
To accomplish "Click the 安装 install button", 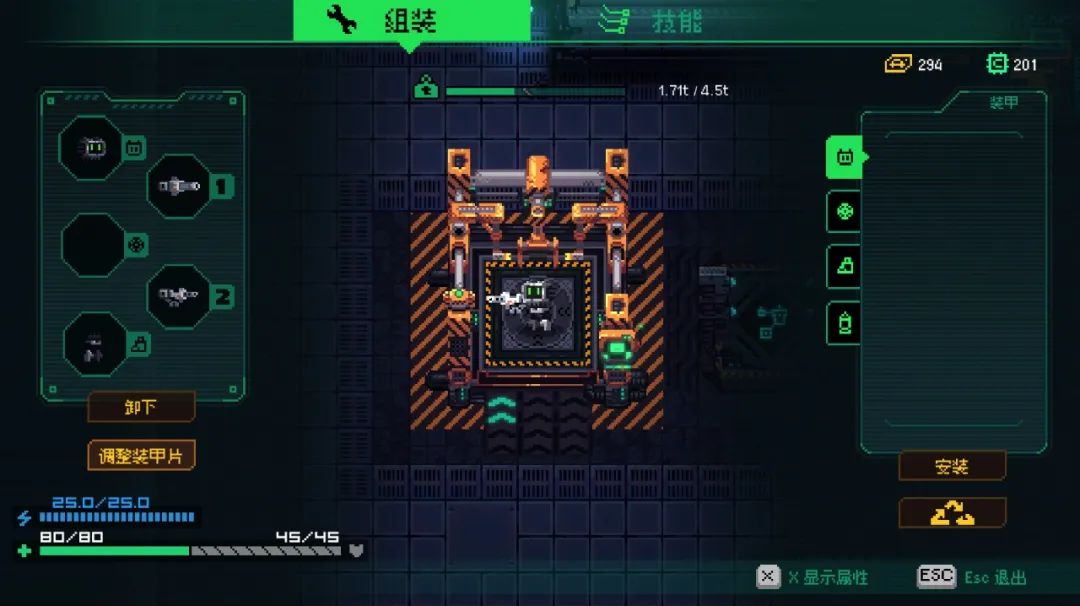I will click(x=951, y=466).
